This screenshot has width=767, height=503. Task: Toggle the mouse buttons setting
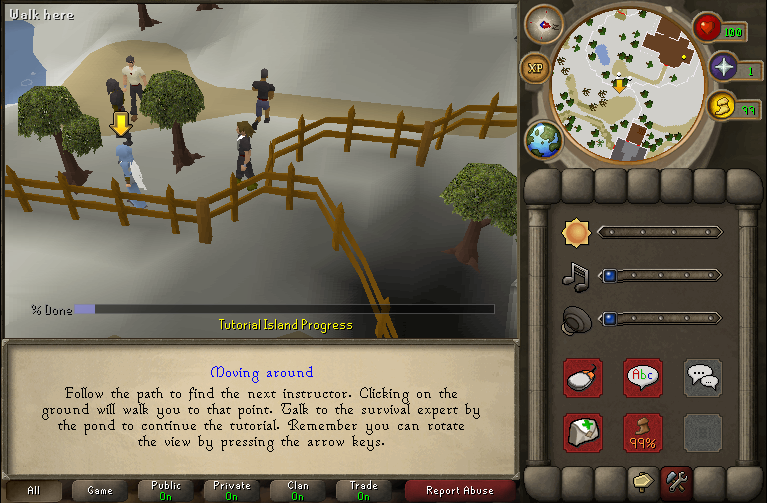582,377
